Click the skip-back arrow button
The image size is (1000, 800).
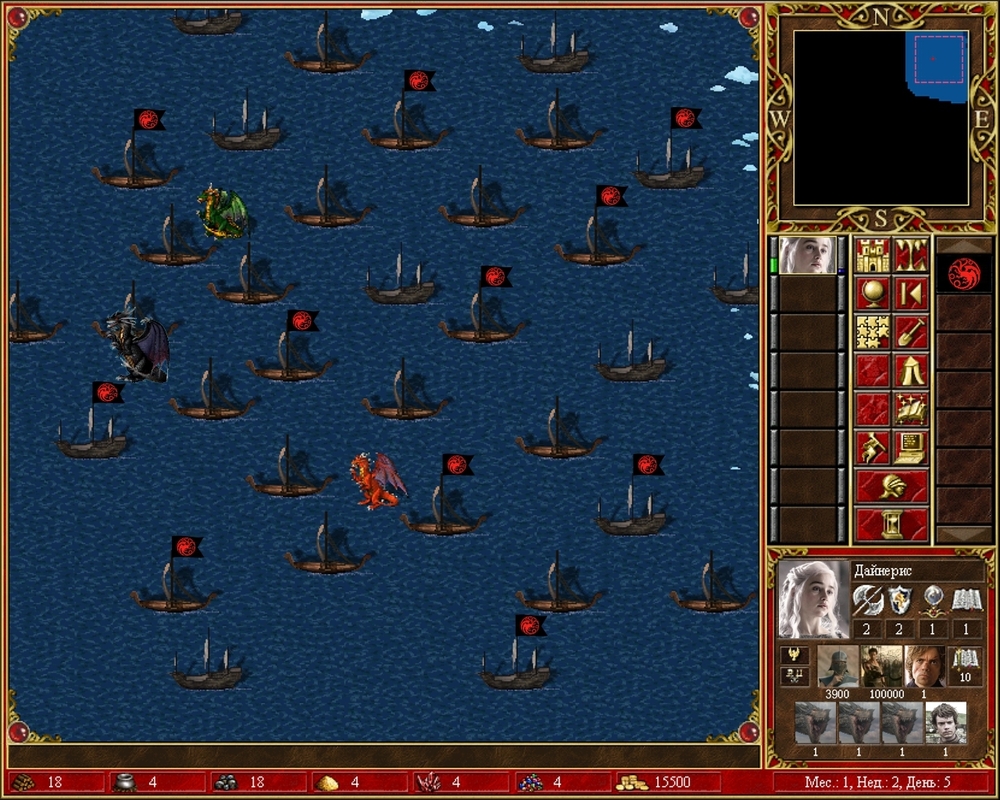pyautogui.click(x=911, y=294)
